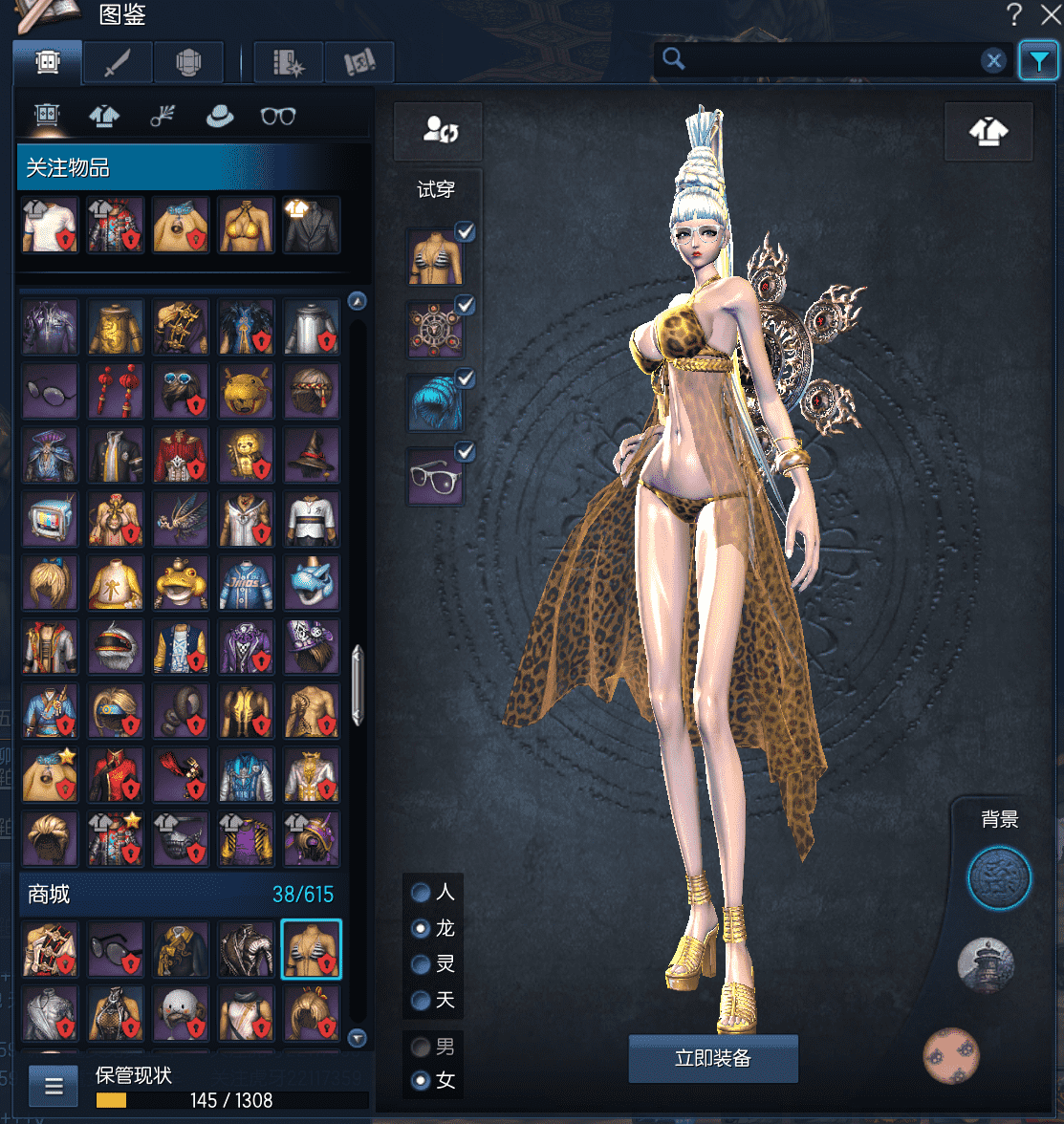Screen dimensions: 1064x1124
Task: Select the glasses category filter
Action: click(278, 116)
